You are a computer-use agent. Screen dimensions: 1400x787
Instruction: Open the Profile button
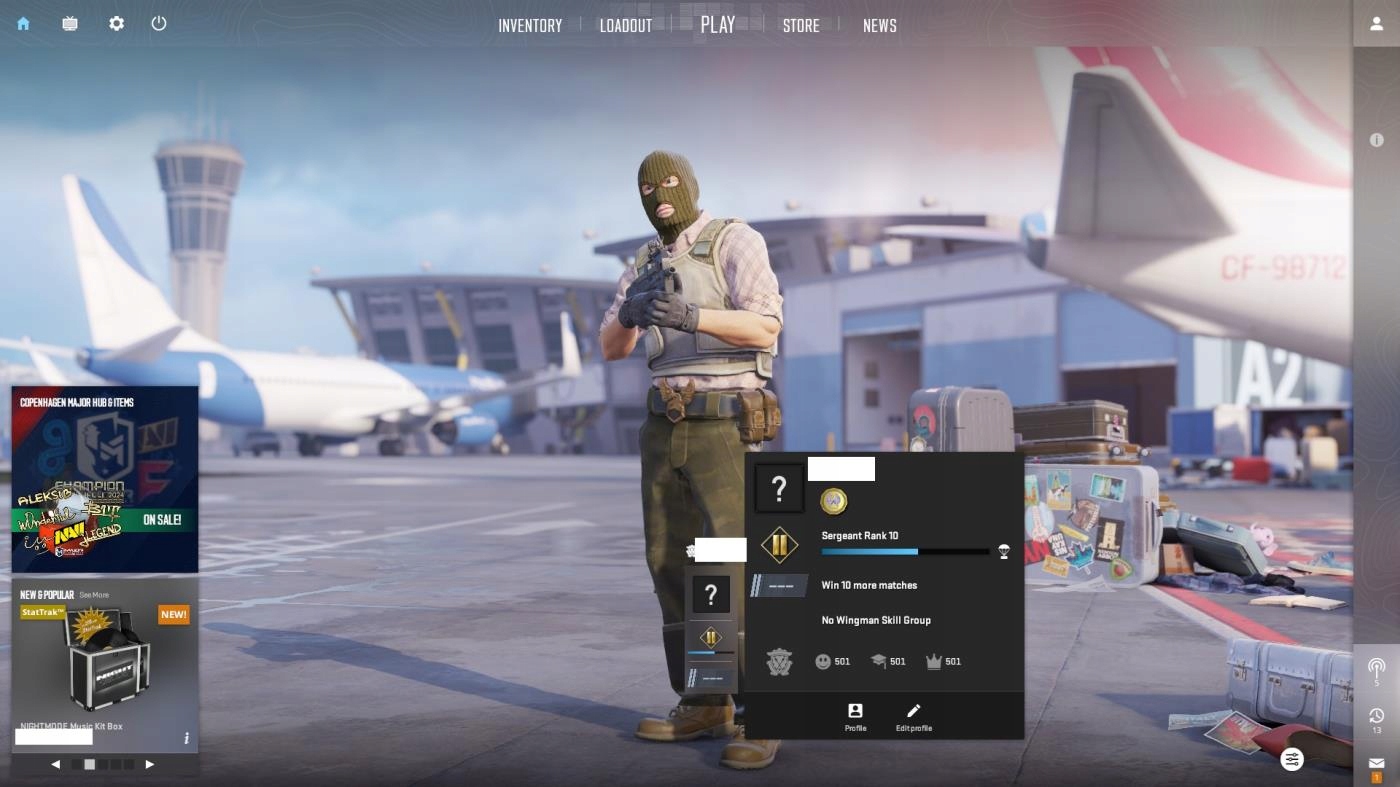point(855,716)
